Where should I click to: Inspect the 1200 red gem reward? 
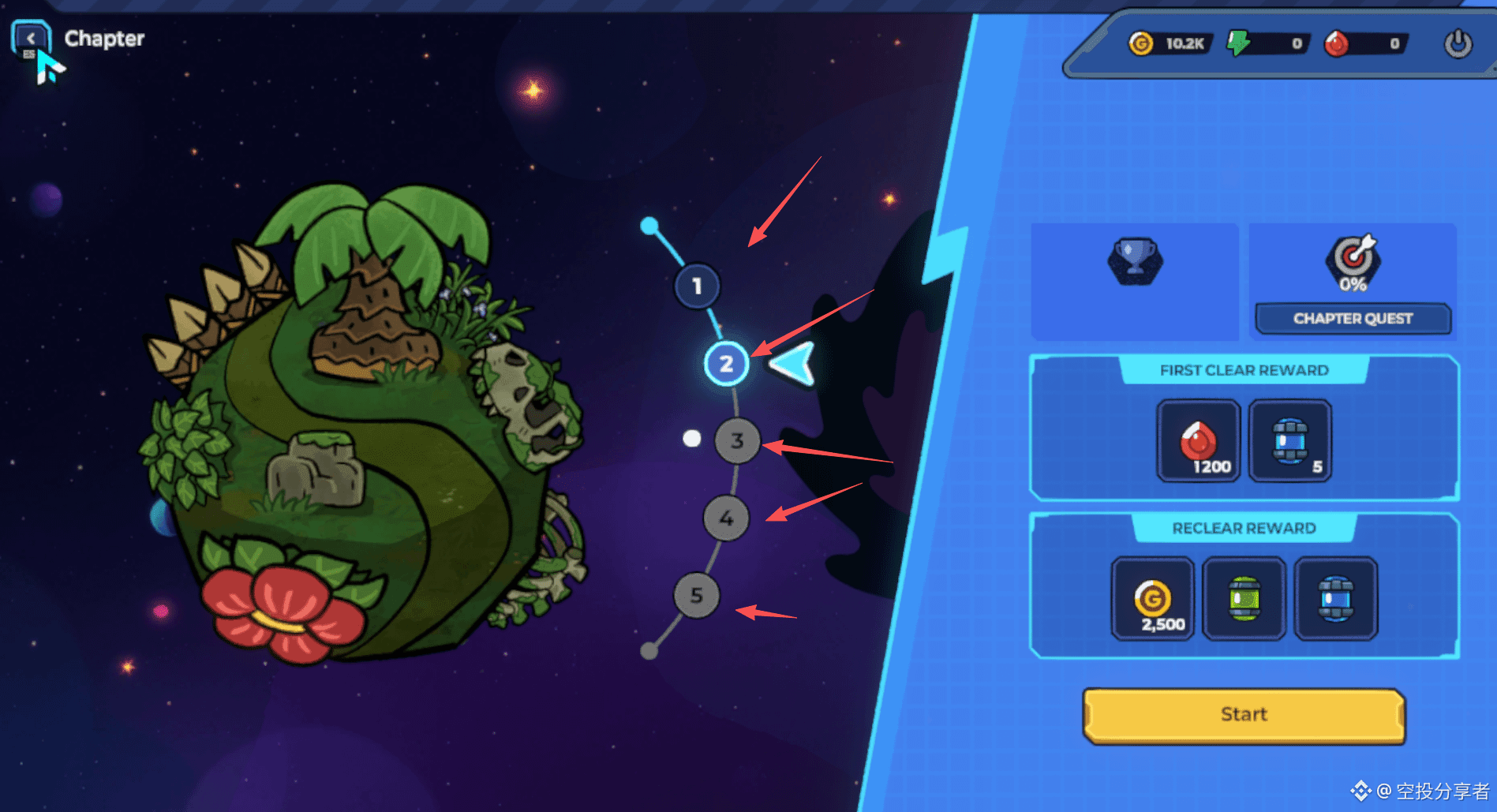click(x=1198, y=440)
